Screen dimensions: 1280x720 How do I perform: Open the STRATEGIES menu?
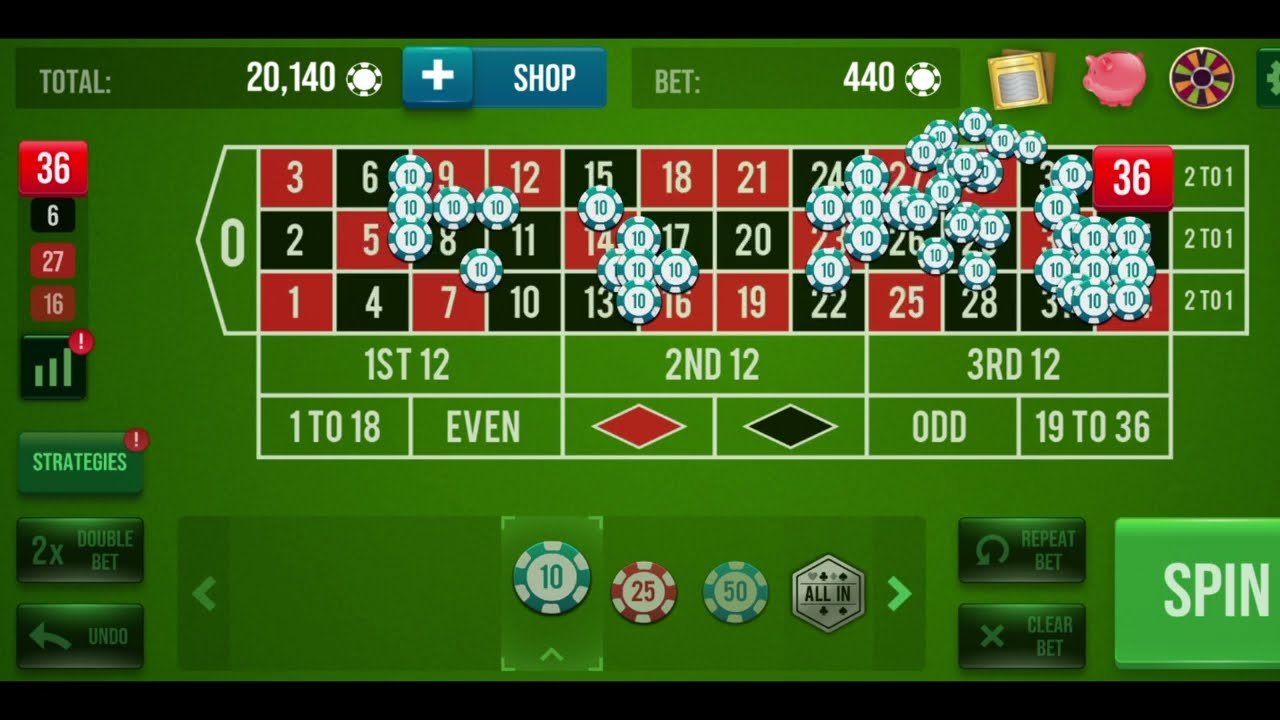[x=80, y=462]
